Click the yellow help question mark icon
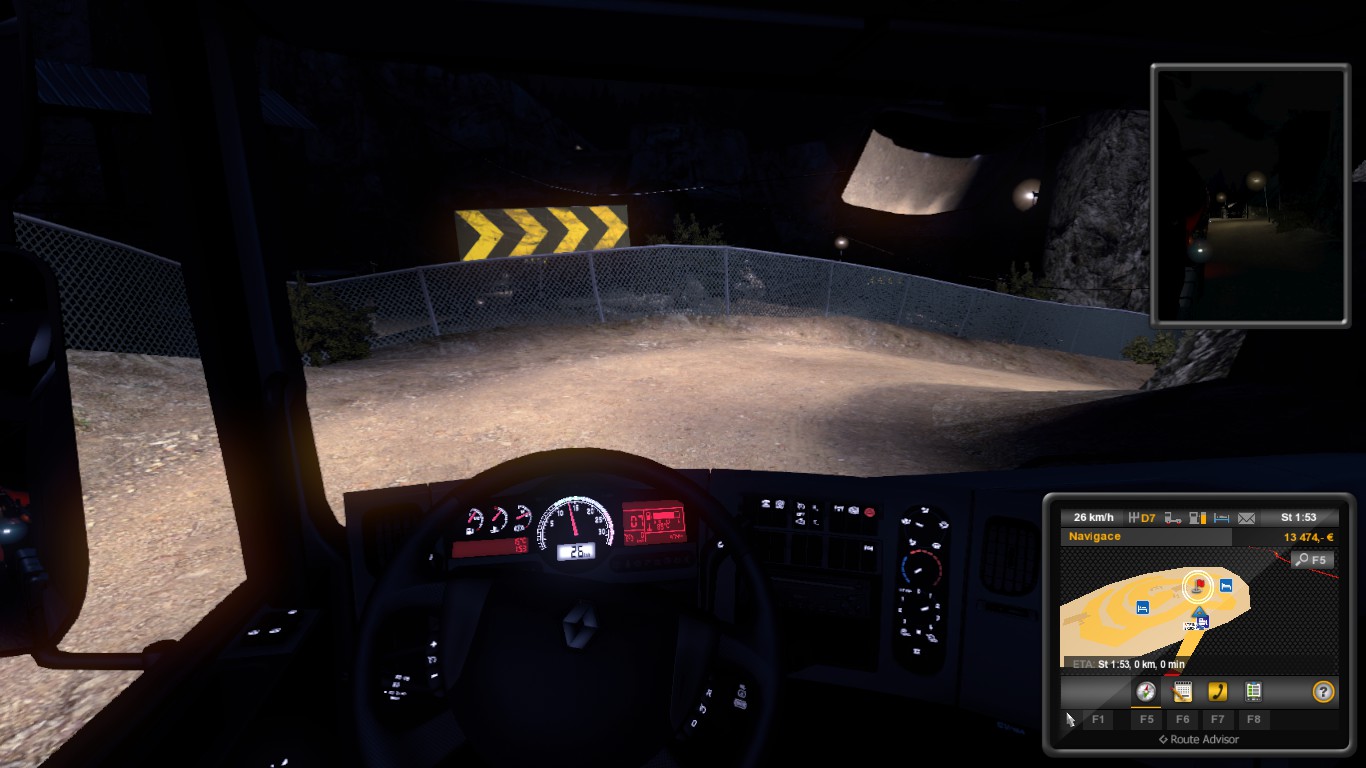 [x=1324, y=691]
